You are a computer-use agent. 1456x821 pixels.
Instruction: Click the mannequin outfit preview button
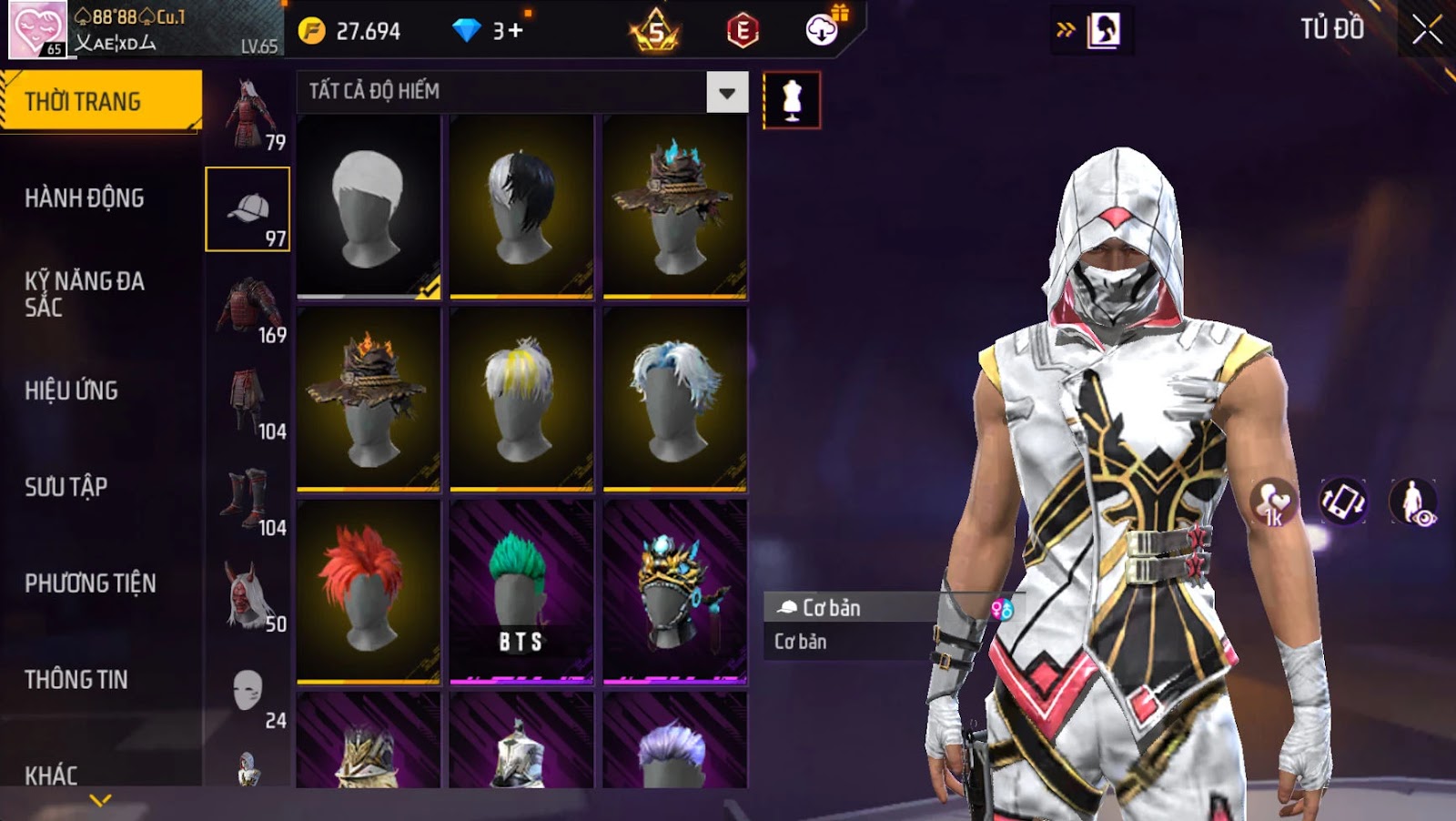[792, 100]
